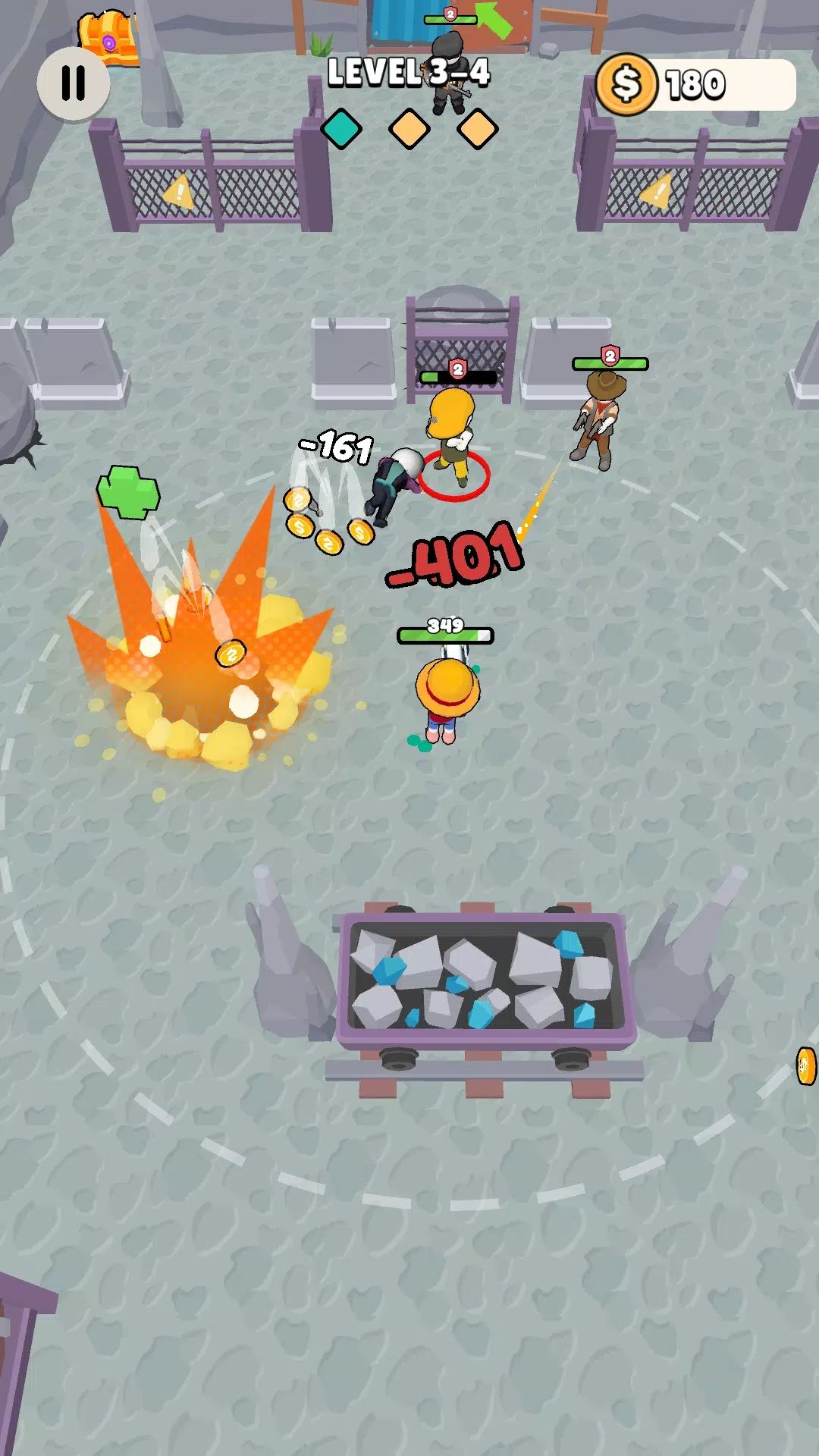Image resolution: width=819 pixels, height=1456 pixels.
Task: Pause the game with the pause button
Action: pos(74,83)
